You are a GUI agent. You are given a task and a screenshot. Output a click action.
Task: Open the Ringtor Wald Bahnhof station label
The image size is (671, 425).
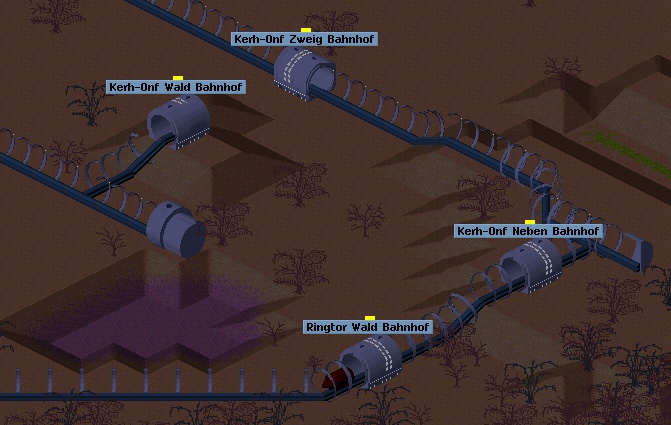point(368,327)
